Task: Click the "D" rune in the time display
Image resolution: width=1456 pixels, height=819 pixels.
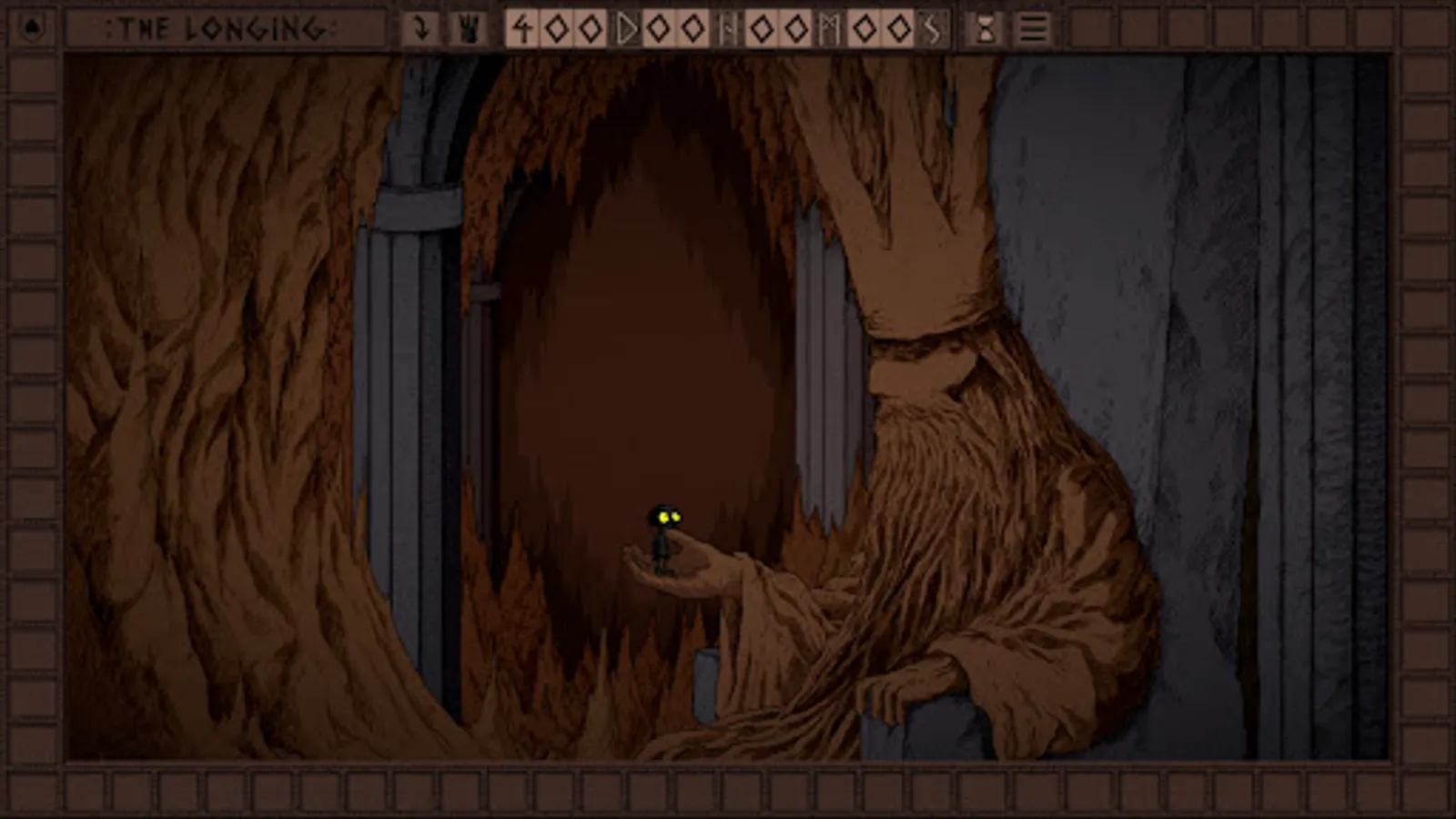Action: point(624,29)
